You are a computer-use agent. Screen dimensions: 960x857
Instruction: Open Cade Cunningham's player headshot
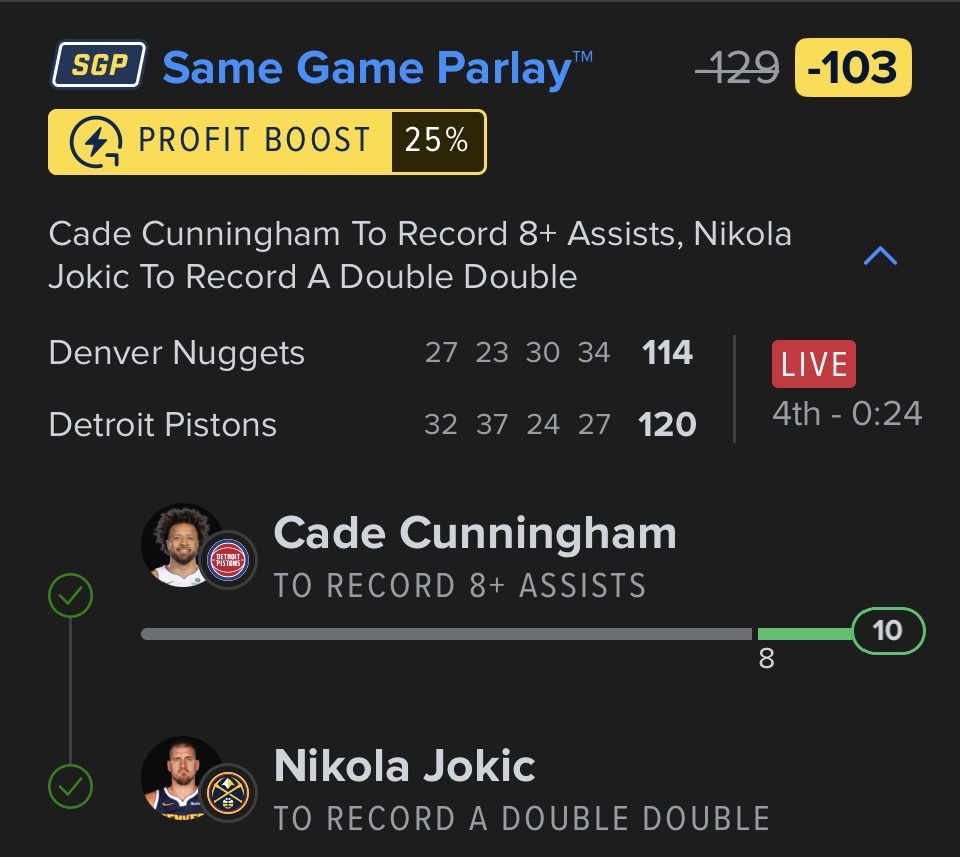click(182, 545)
